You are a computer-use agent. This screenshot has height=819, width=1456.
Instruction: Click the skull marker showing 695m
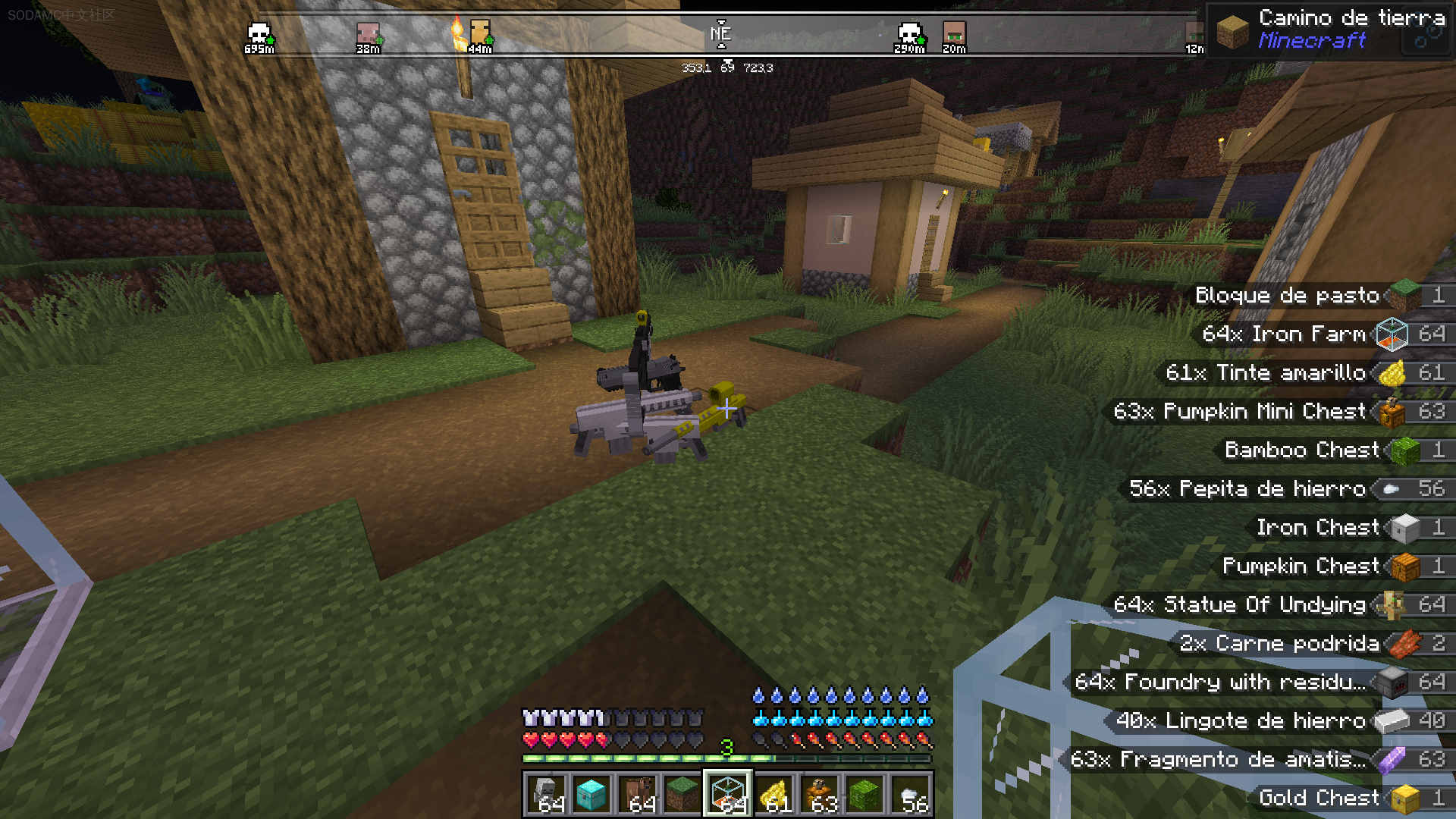click(x=259, y=35)
